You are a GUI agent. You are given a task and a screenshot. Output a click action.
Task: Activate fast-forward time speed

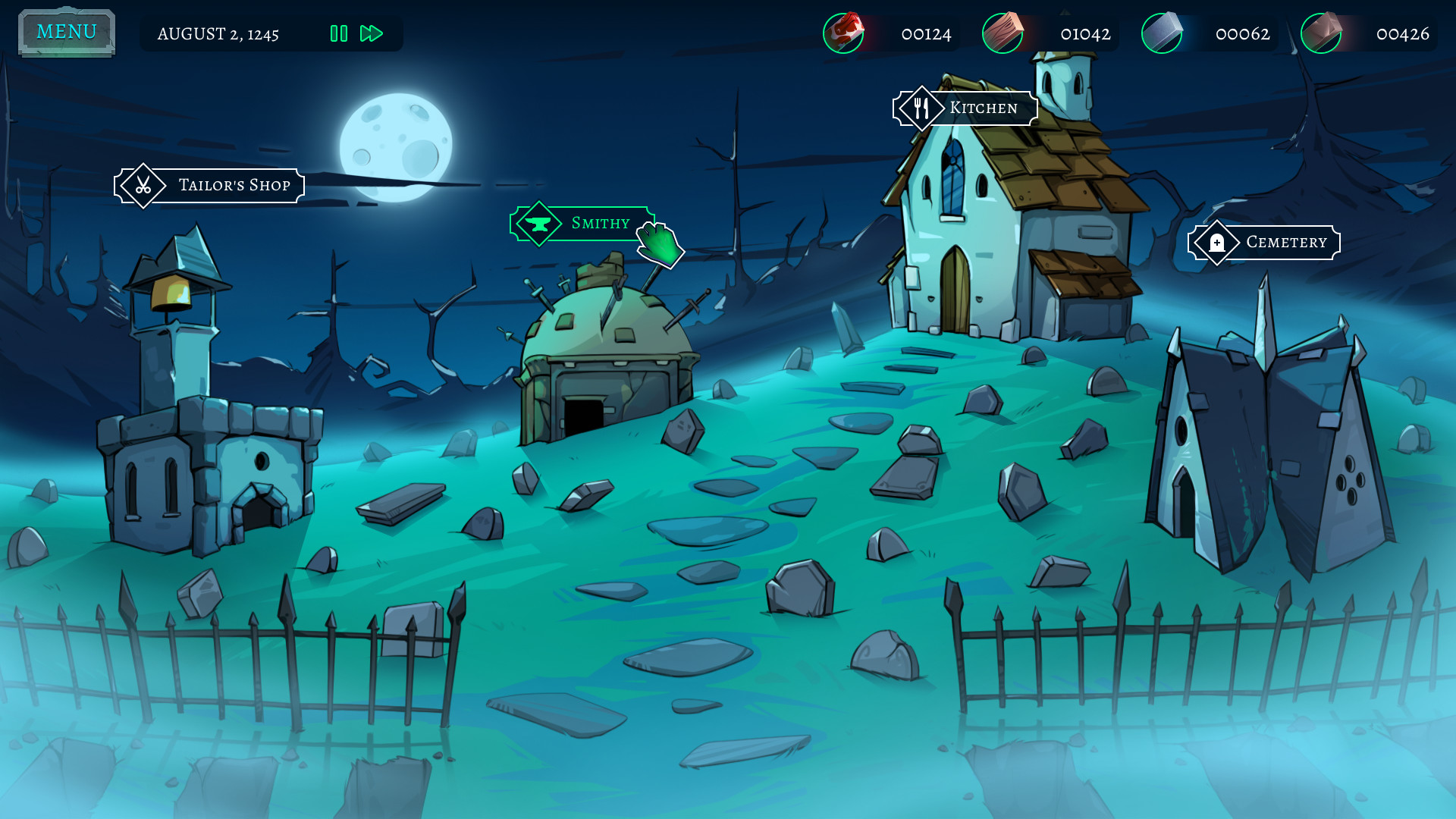coord(370,33)
